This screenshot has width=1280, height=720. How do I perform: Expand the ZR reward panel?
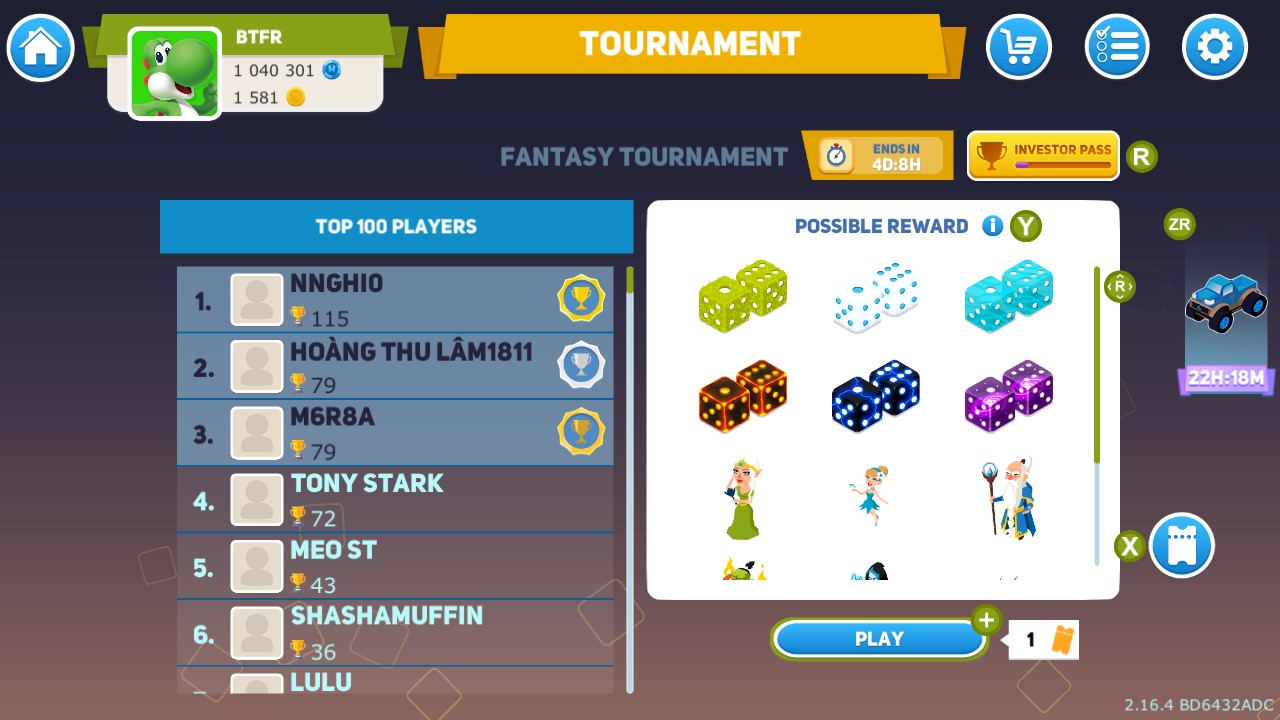[1178, 224]
